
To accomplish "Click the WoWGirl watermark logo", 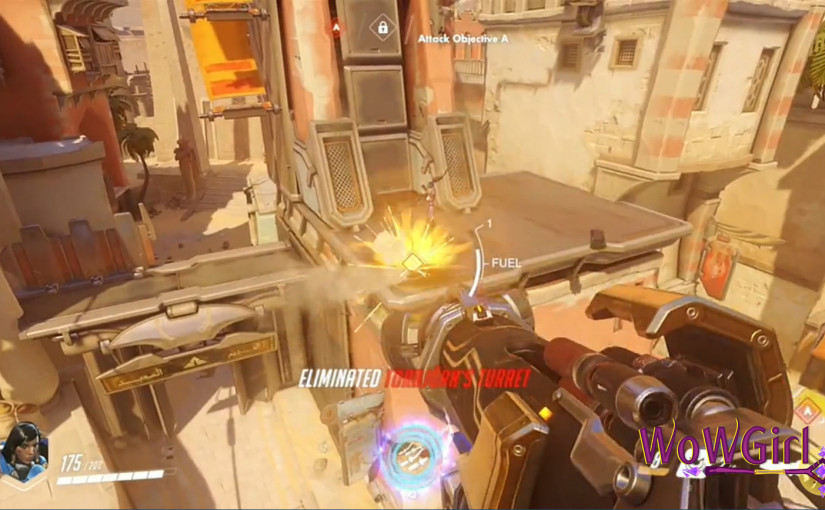I will [727, 449].
